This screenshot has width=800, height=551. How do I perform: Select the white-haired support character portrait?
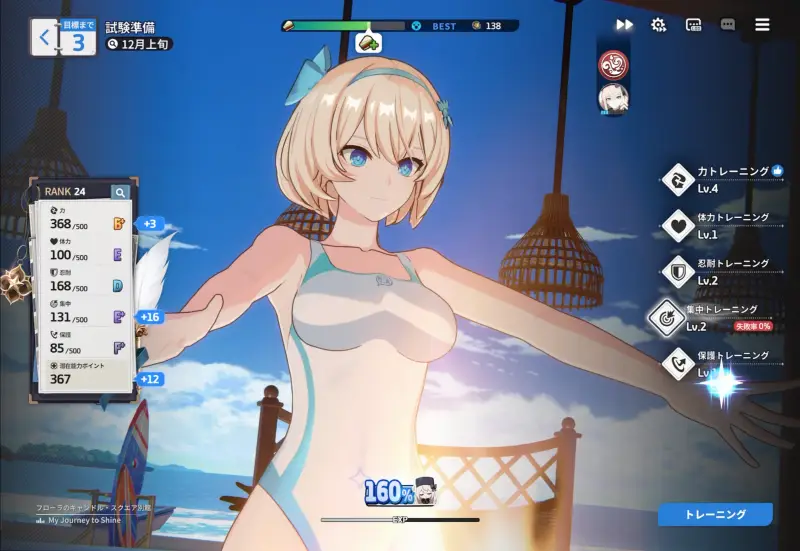point(612,99)
